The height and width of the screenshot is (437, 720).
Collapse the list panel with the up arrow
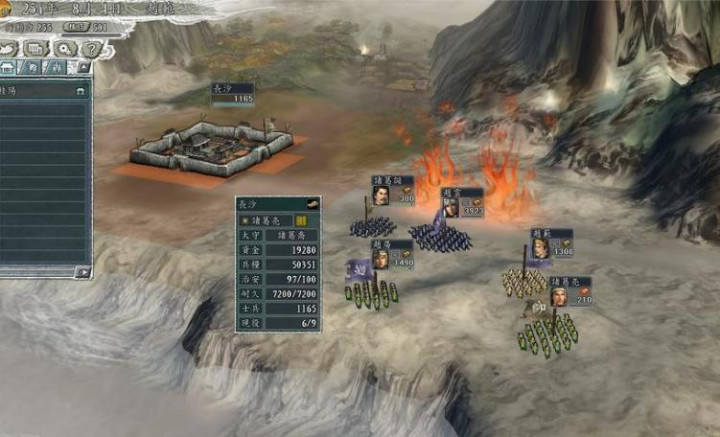(84, 68)
